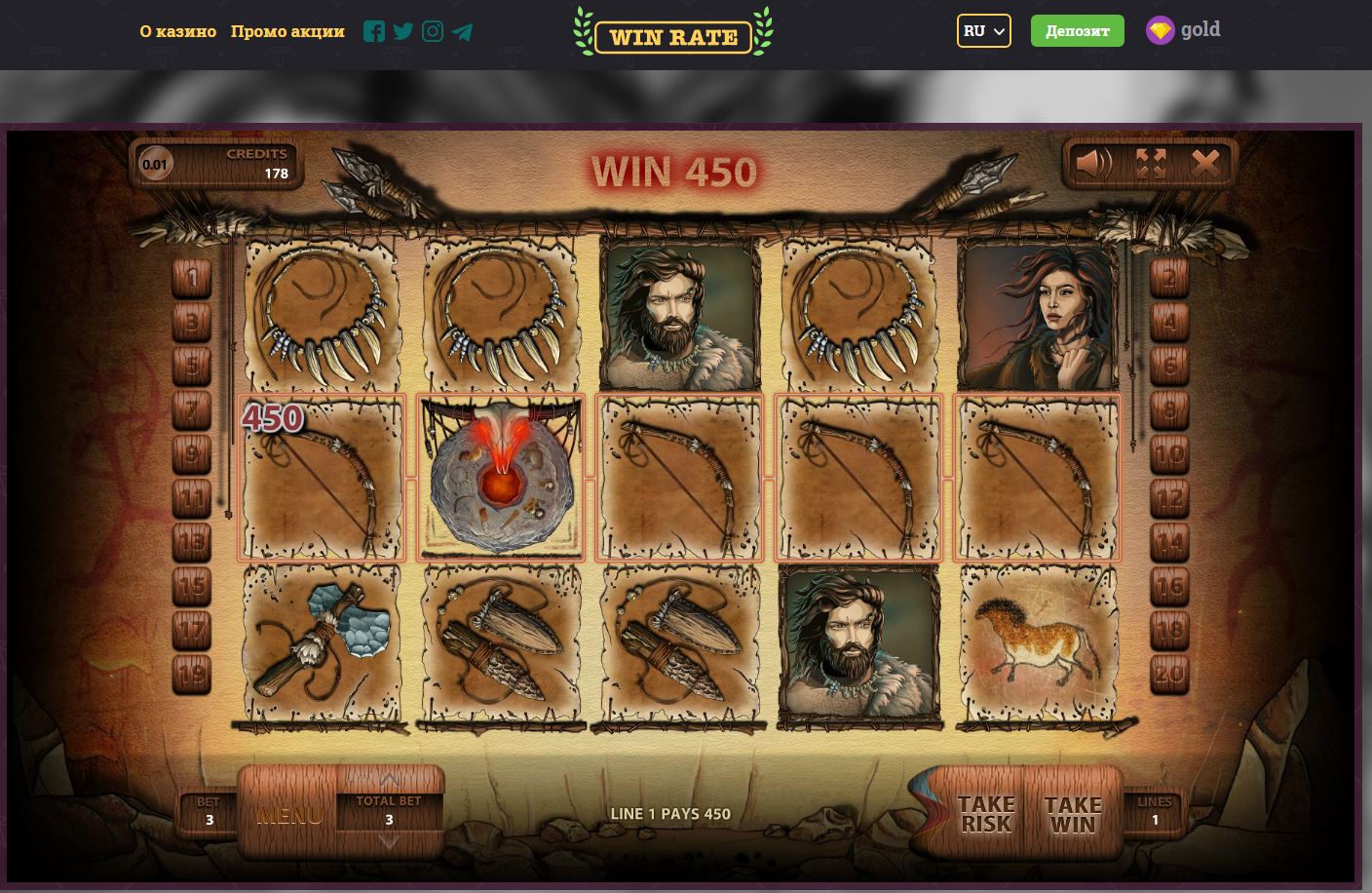
Task: Close the slot game with the X
Action: click(1205, 163)
